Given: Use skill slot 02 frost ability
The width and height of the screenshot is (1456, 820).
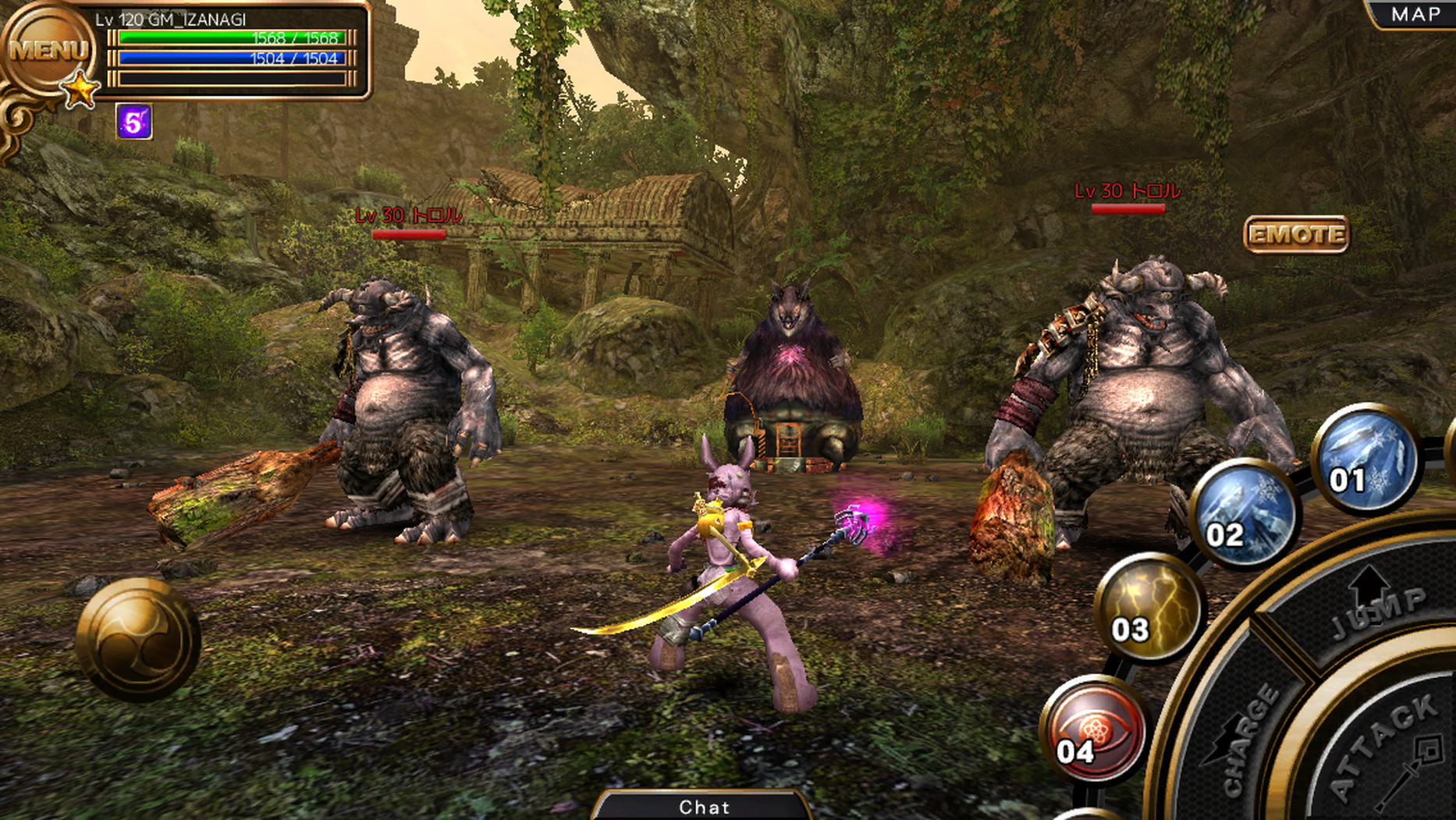Looking at the screenshot, I should pos(1242,513).
